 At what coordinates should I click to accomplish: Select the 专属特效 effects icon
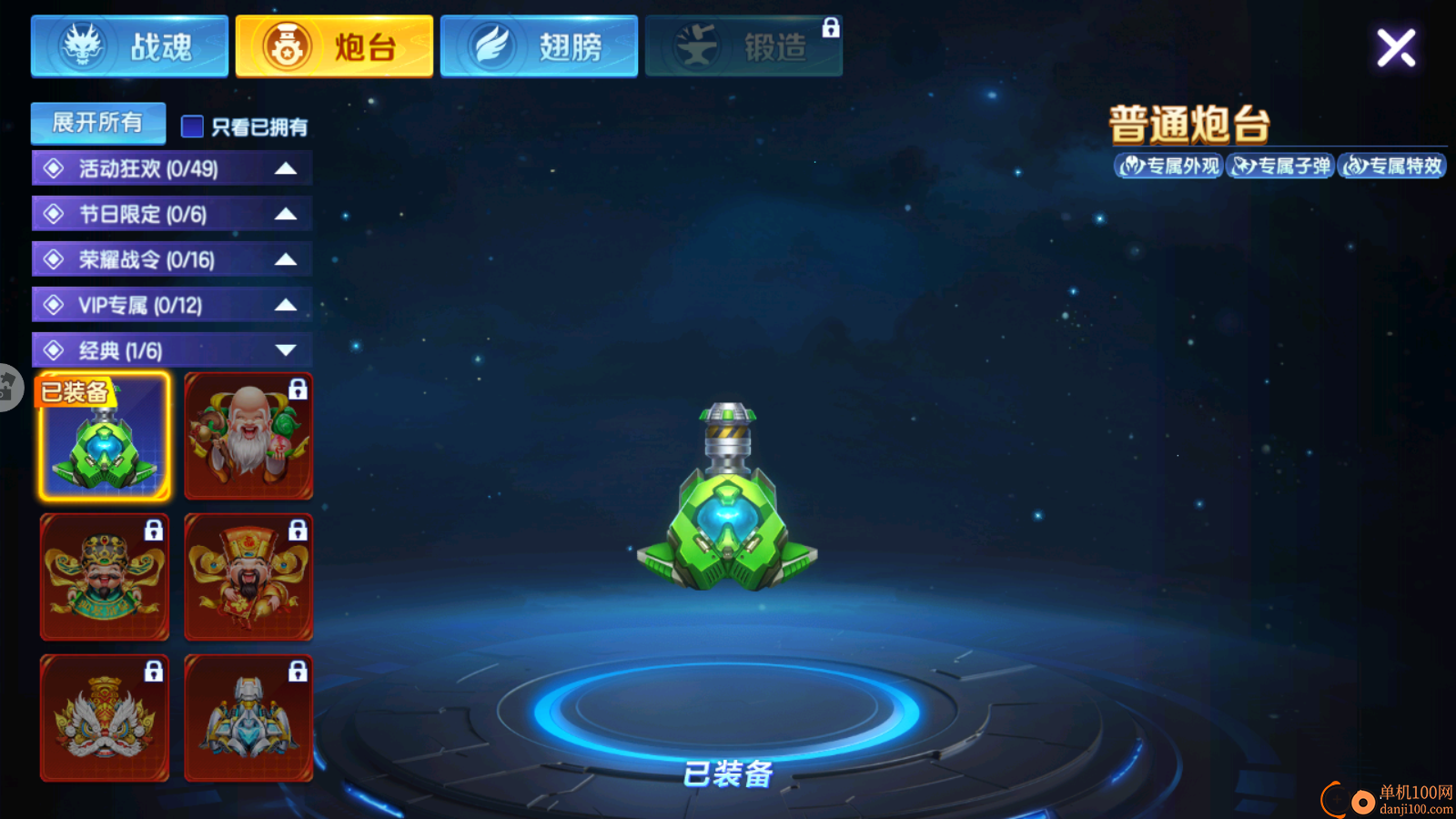[x=1394, y=167]
